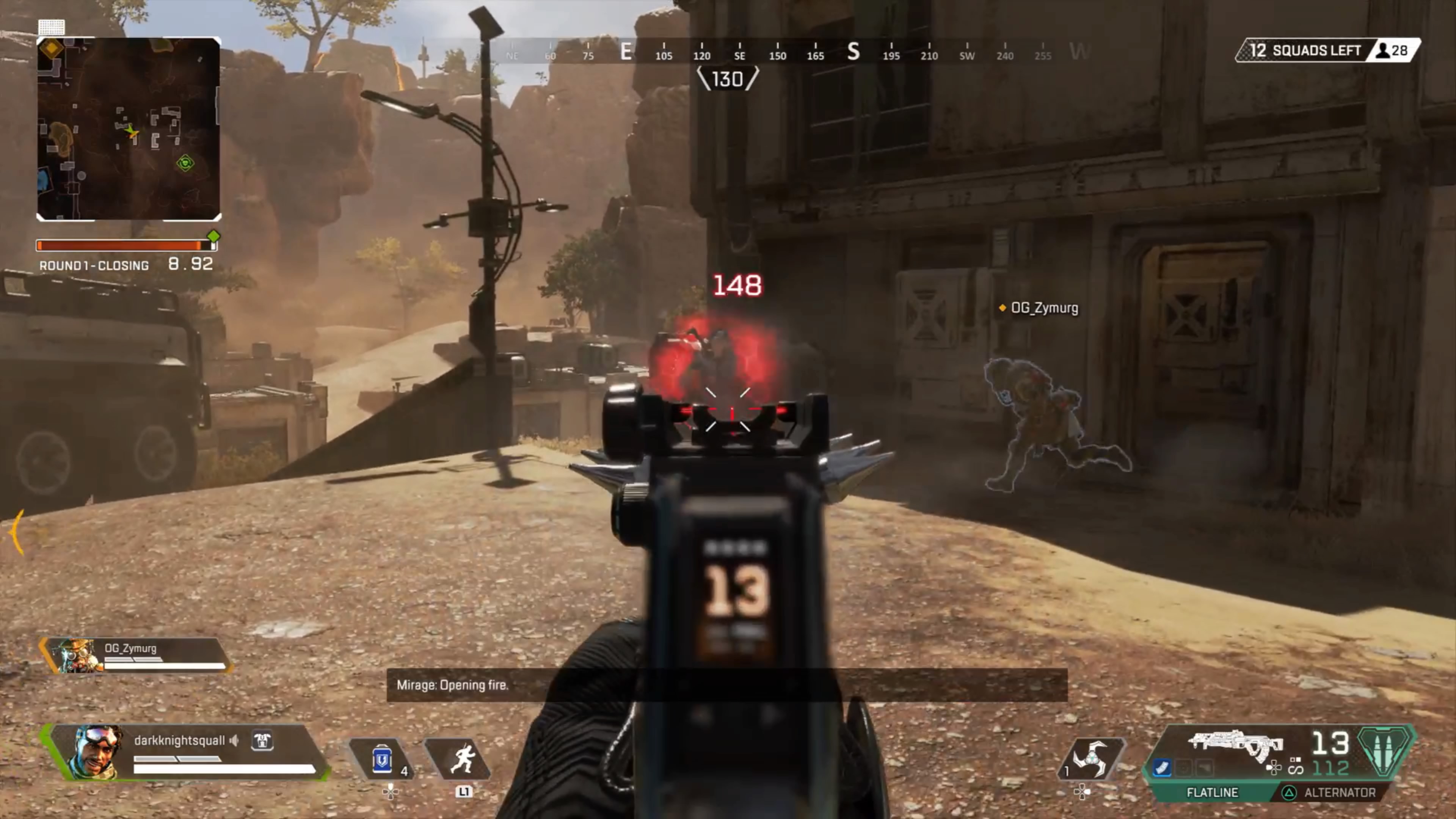Select teammate OG_Zymurg's squad card
1456x819 pixels.
pyautogui.click(x=136, y=656)
